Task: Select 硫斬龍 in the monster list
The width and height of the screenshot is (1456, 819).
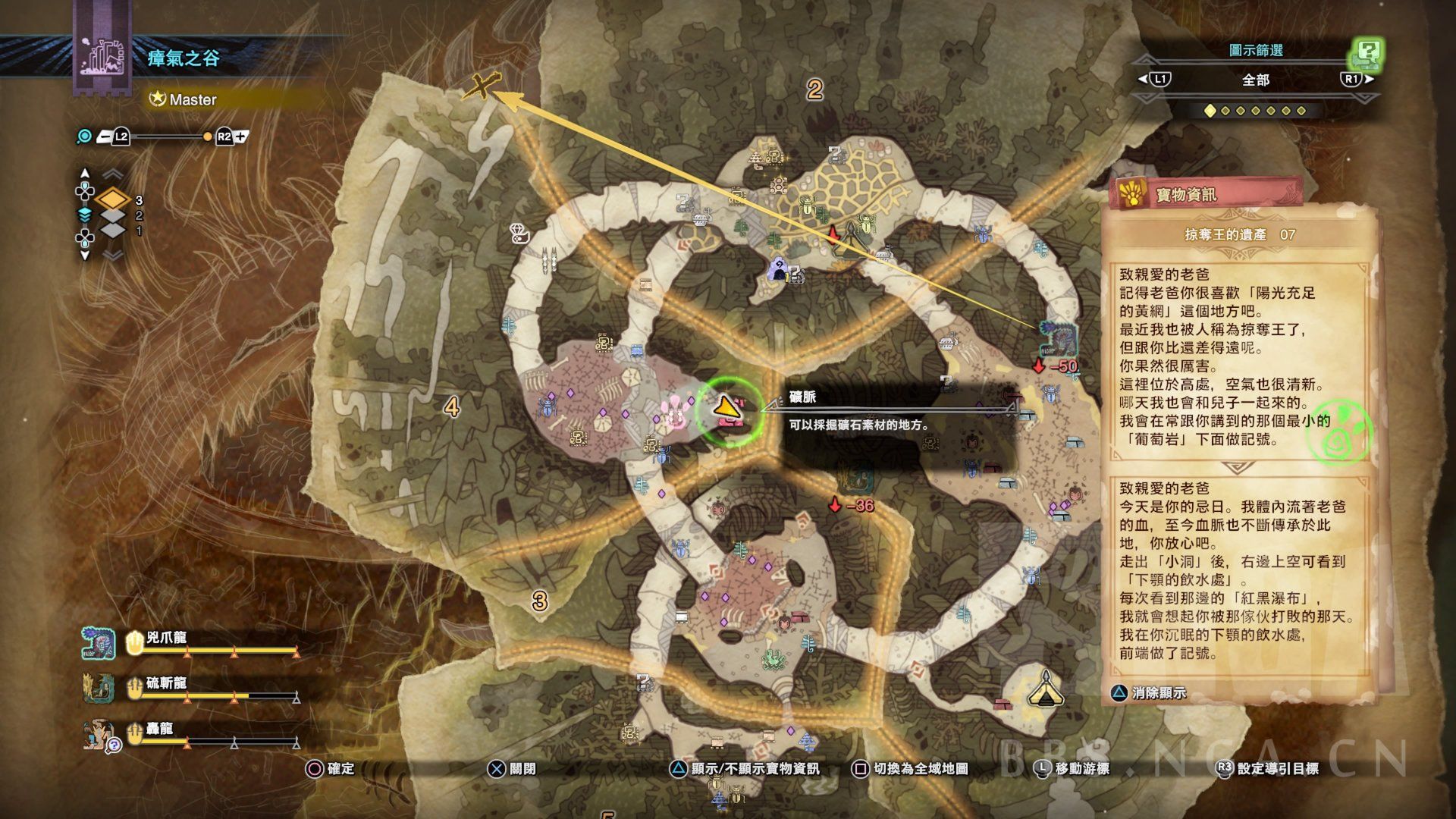Action: [x=166, y=683]
